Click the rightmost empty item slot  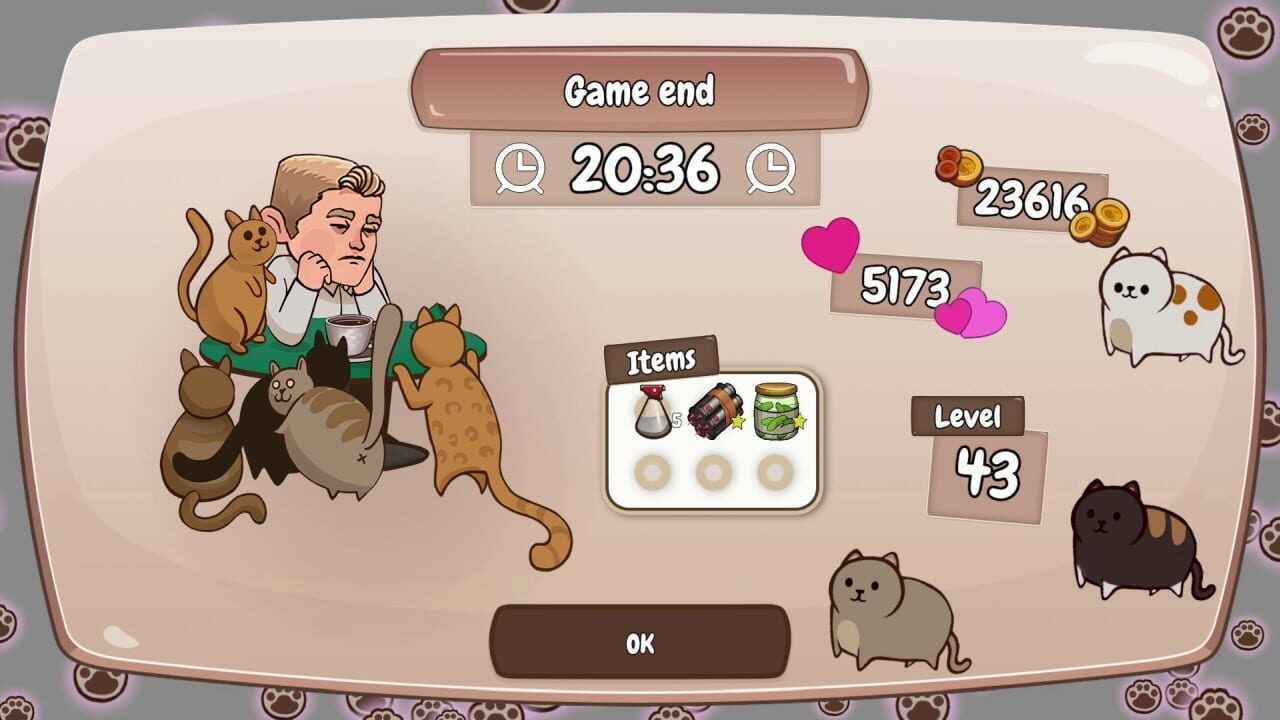(774, 470)
